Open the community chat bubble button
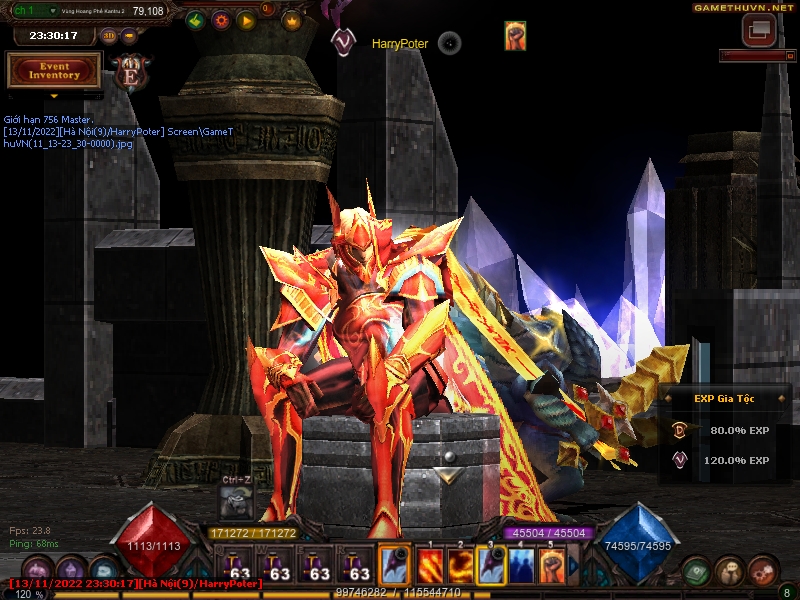The height and width of the screenshot is (600, 800). [x=730, y=571]
